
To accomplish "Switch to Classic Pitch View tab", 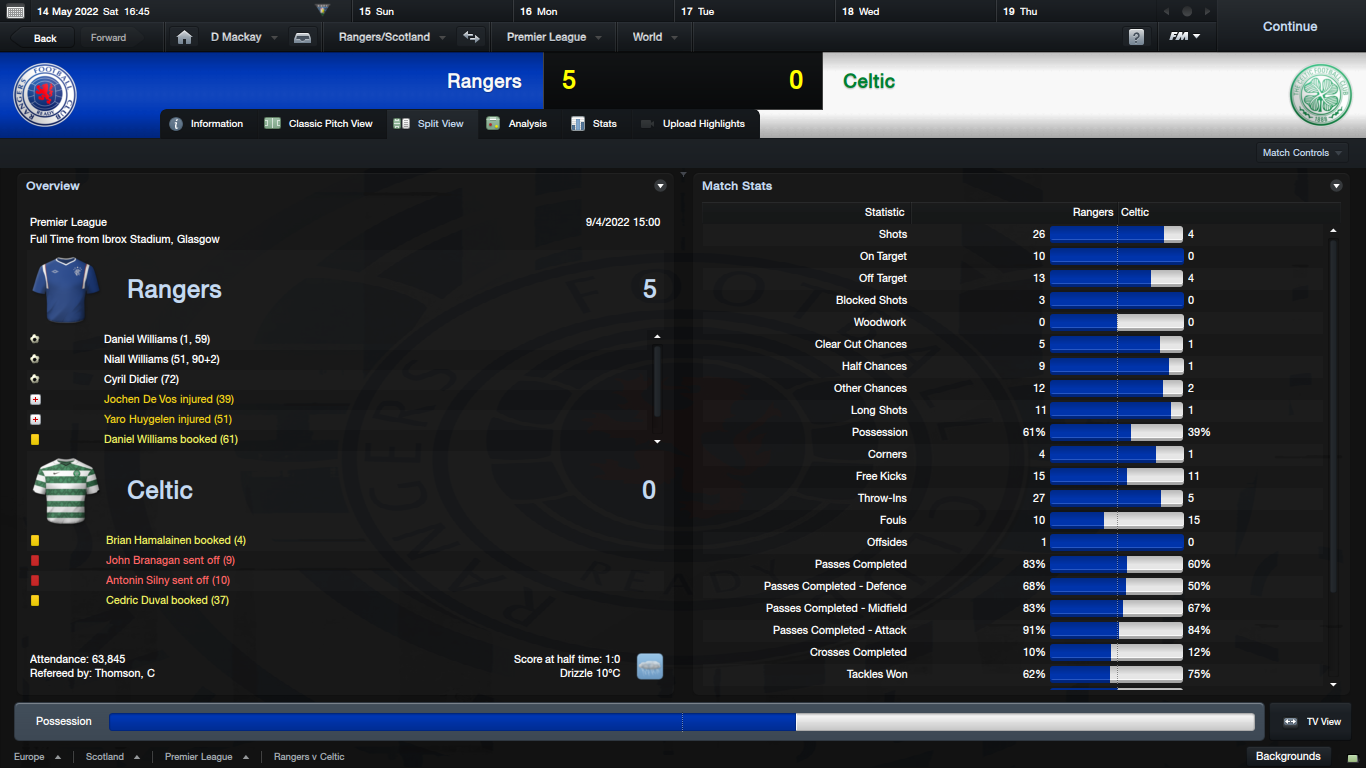I will point(319,124).
